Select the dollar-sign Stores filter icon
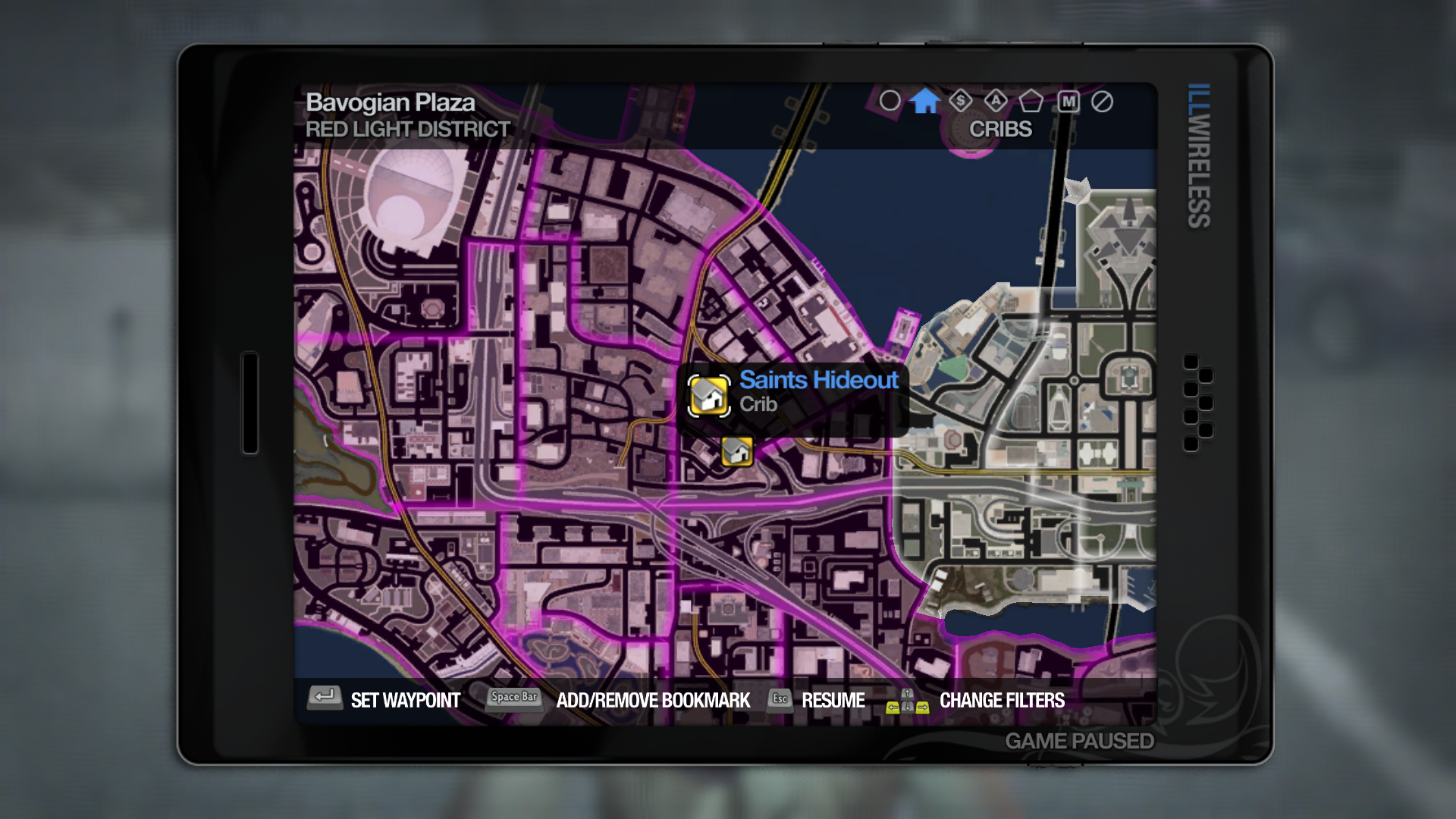1456x819 pixels. [960, 101]
